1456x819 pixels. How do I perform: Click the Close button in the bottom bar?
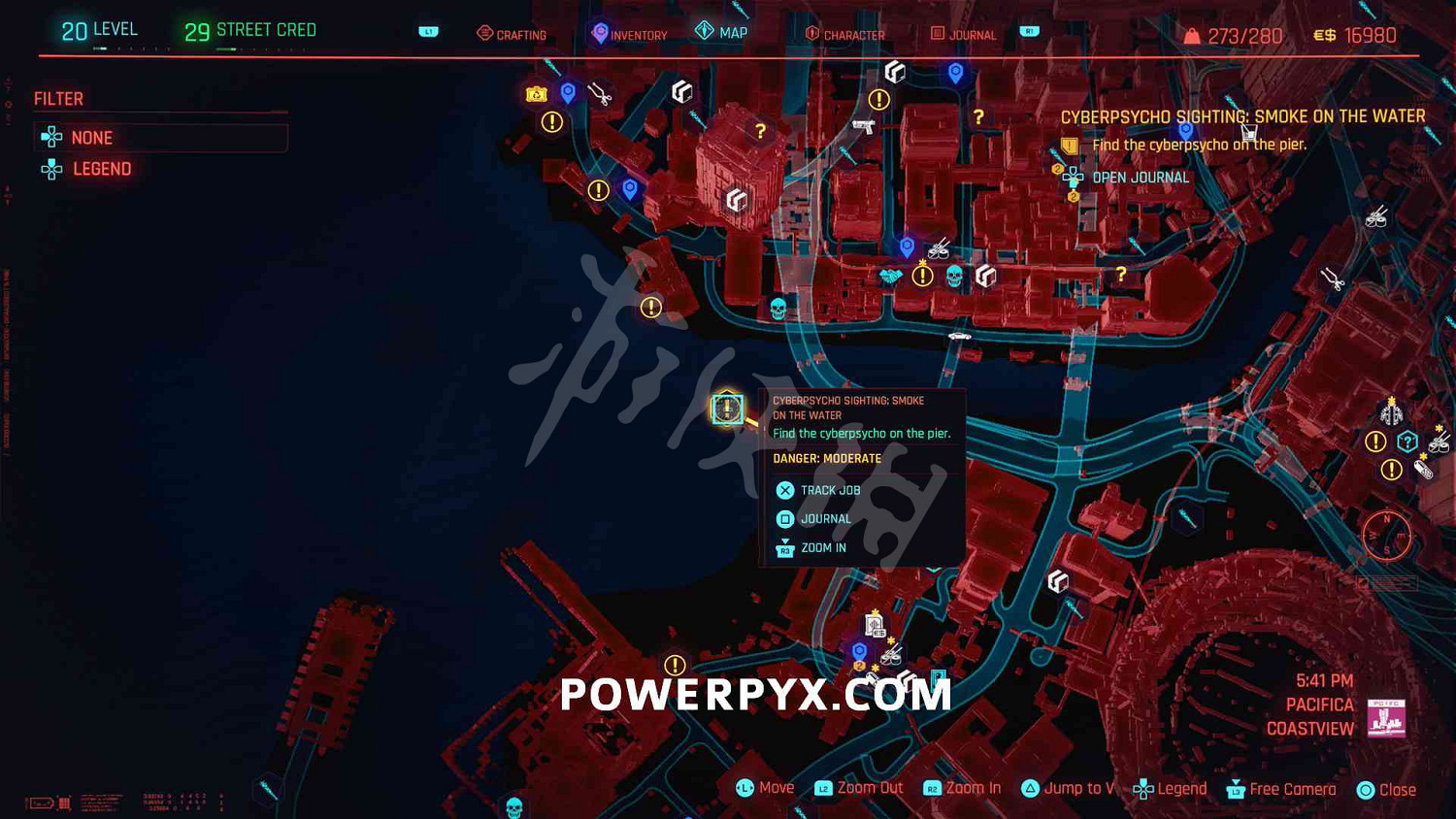click(1388, 789)
